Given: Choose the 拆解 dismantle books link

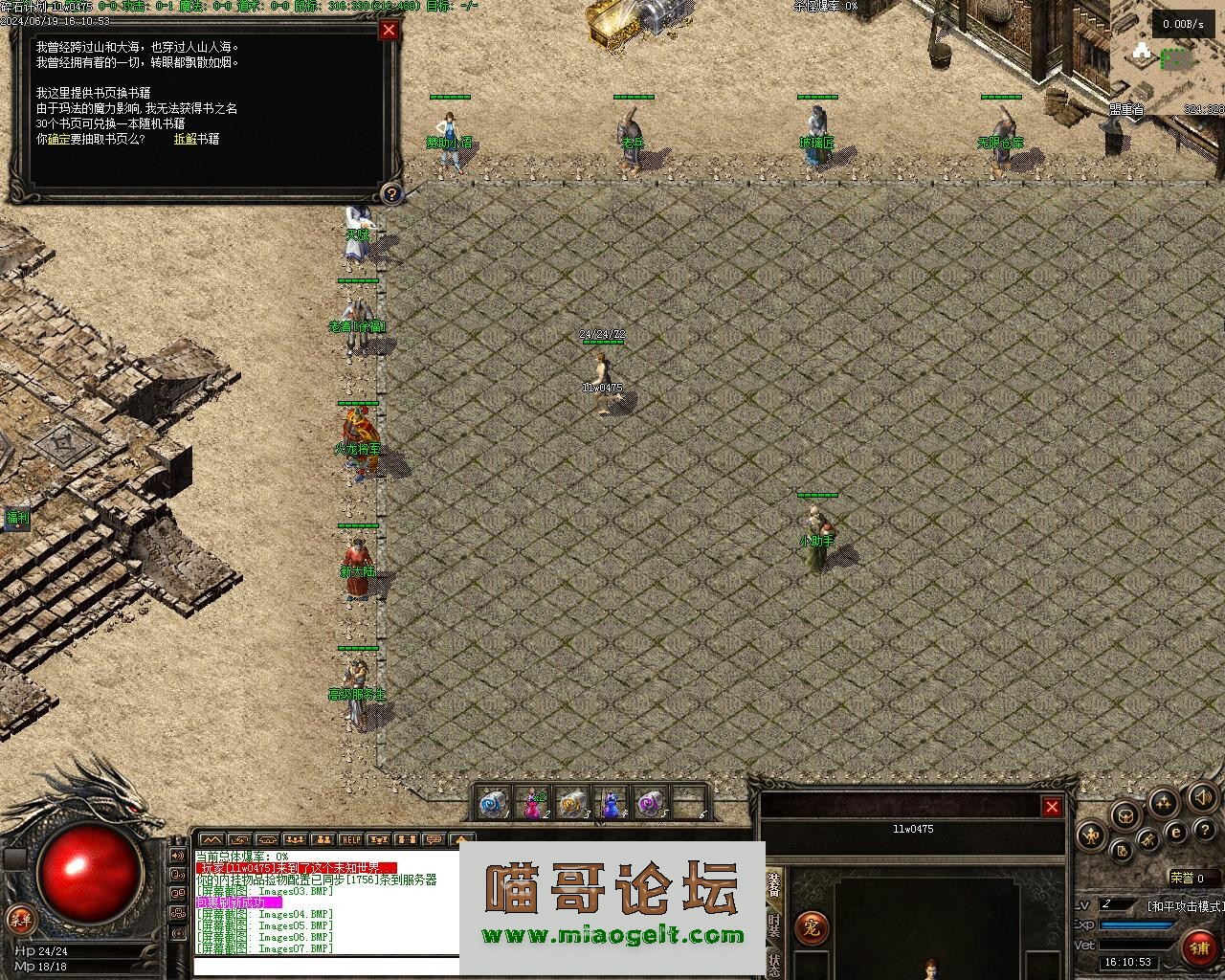Looking at the screenshot, I should 185,139.
